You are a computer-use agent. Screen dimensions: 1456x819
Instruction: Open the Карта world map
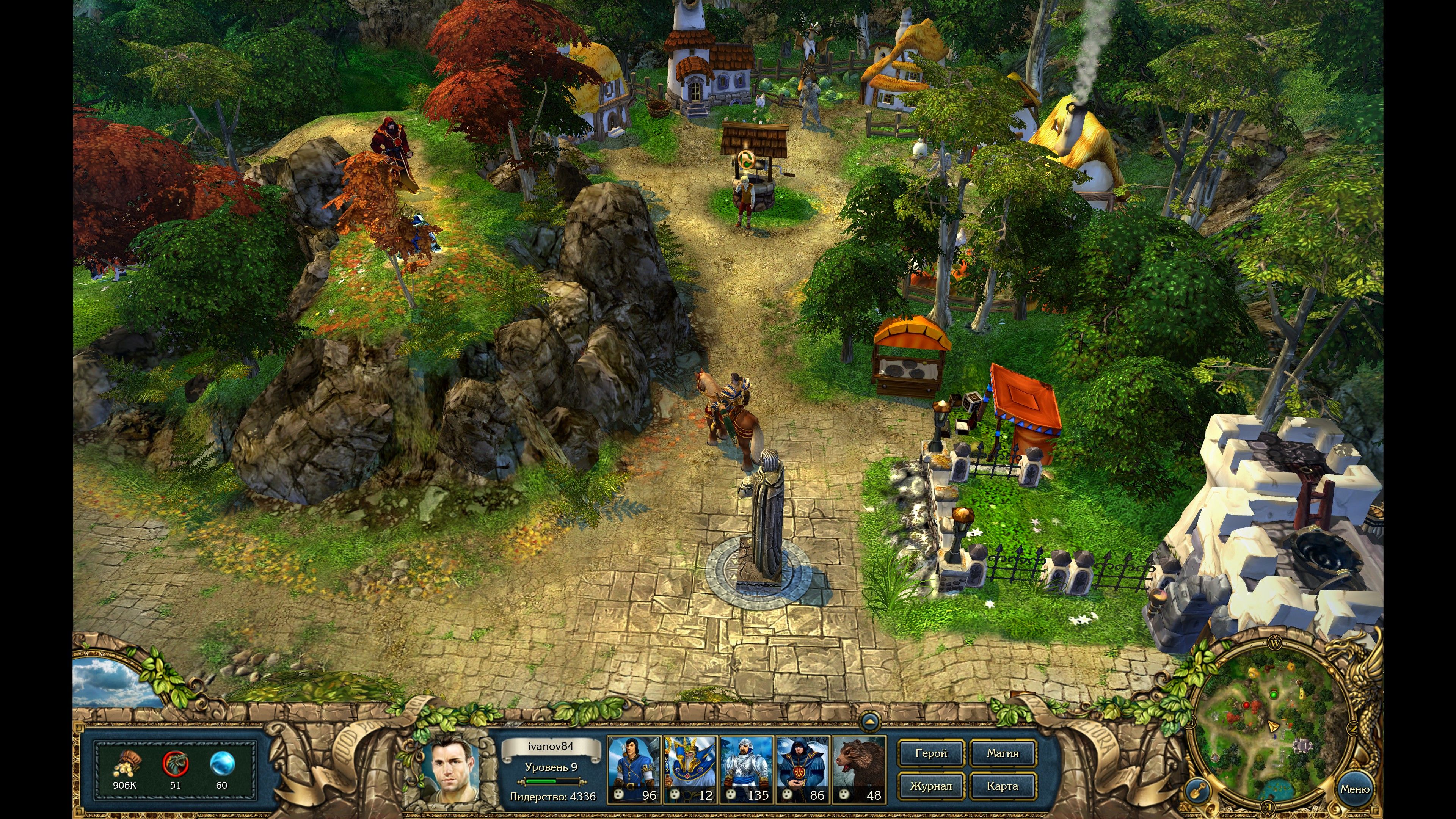click(1003, 786)
